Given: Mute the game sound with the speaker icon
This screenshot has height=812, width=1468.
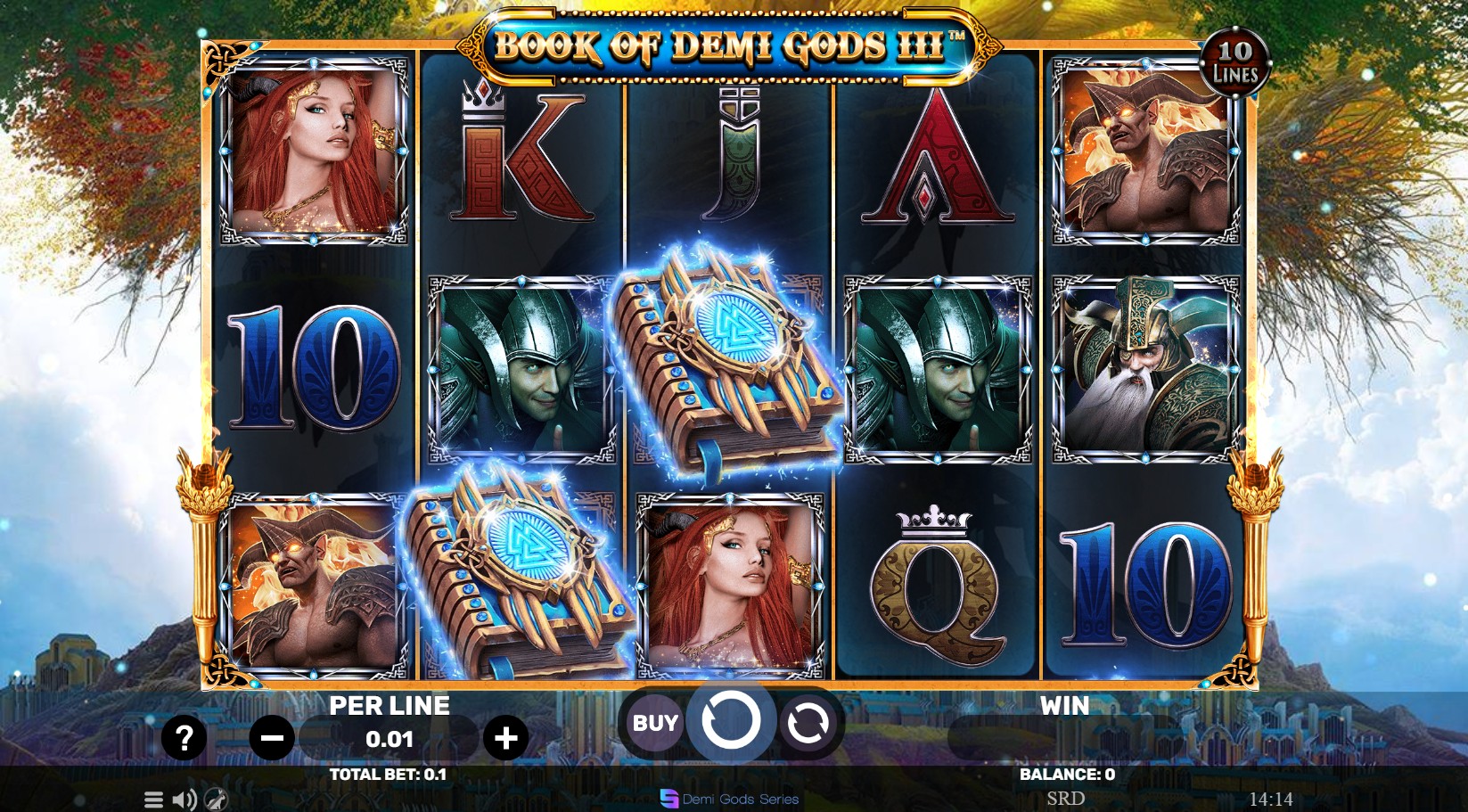Looking at the screenshot, I should pyautogui.click(x=185, y=799).
